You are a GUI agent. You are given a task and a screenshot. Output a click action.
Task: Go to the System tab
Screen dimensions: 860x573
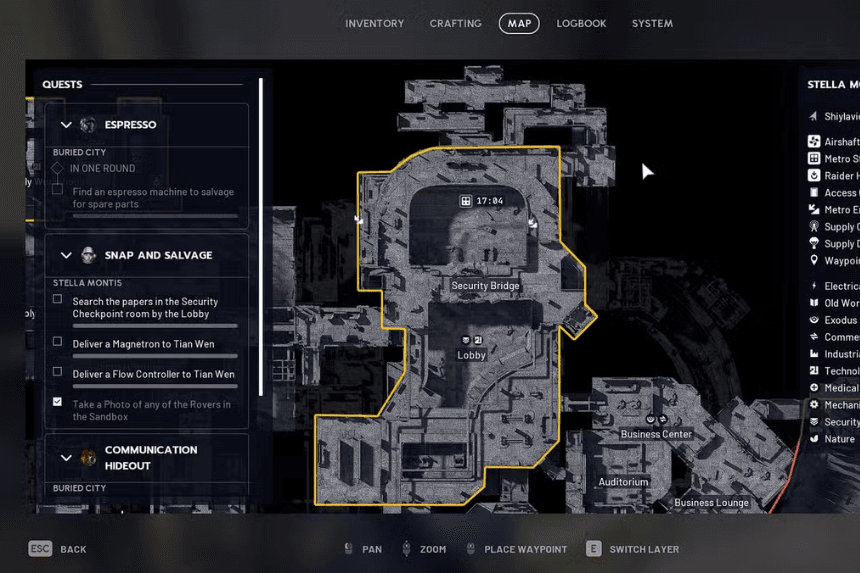[x=652, y=23]
